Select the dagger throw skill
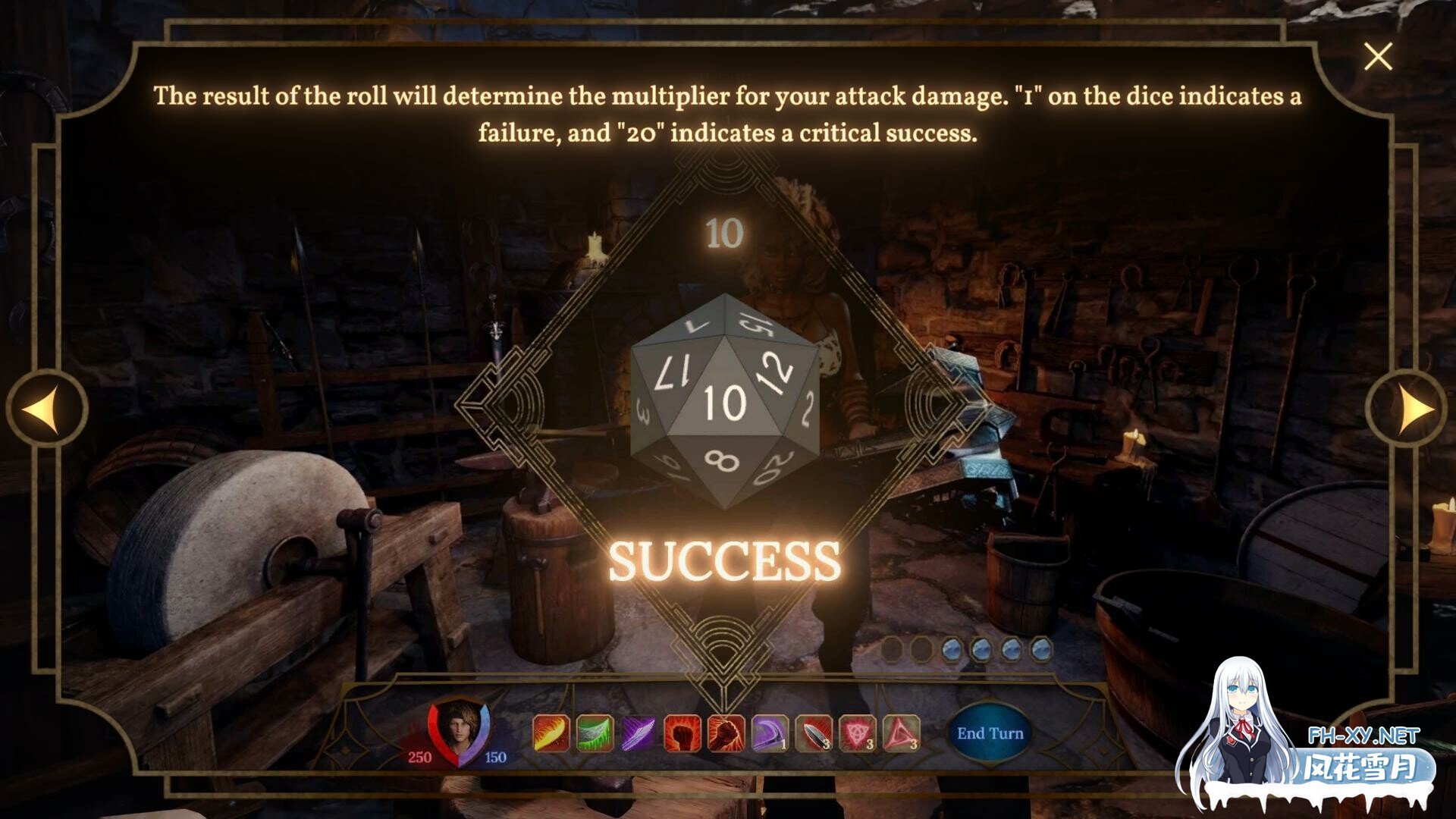This screenshot has width=1456, height=819. [814, 734]
